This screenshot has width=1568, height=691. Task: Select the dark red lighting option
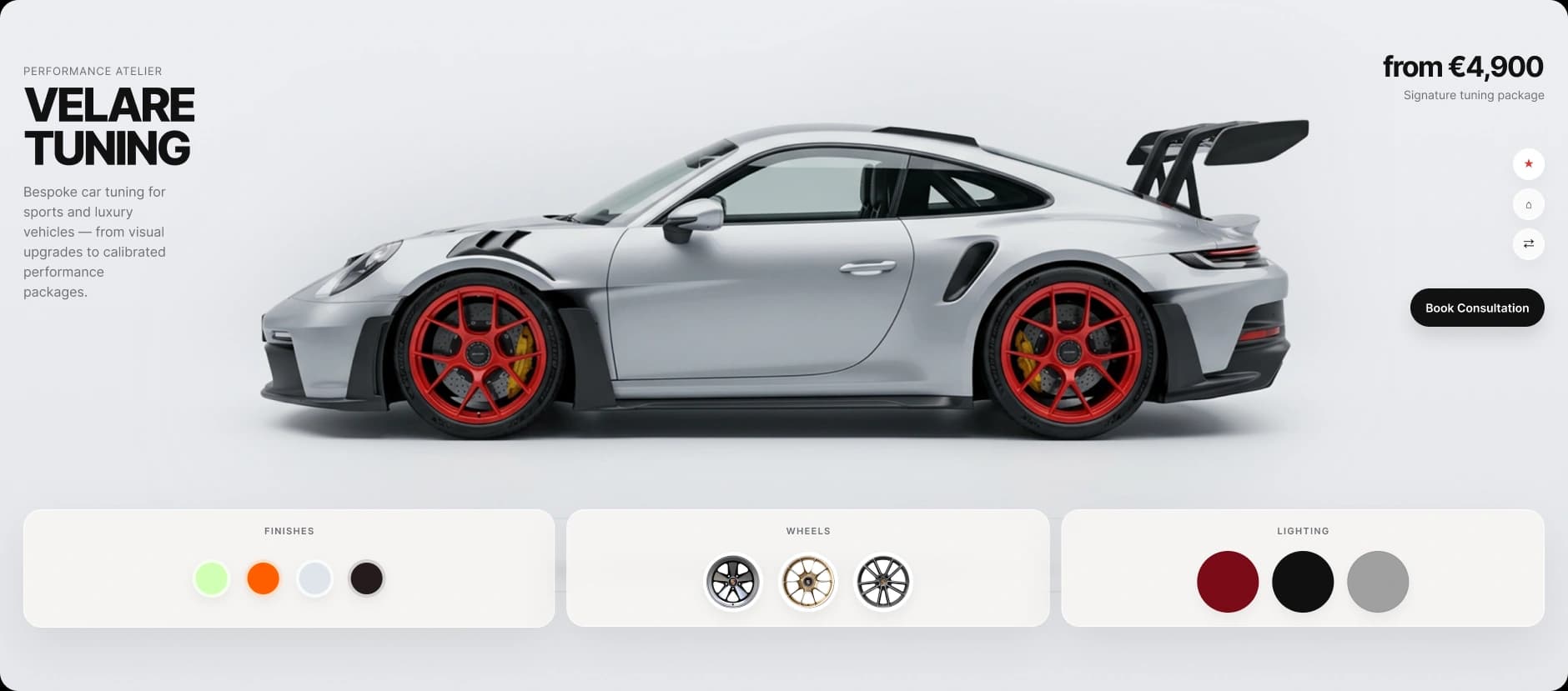[1228, 581]
